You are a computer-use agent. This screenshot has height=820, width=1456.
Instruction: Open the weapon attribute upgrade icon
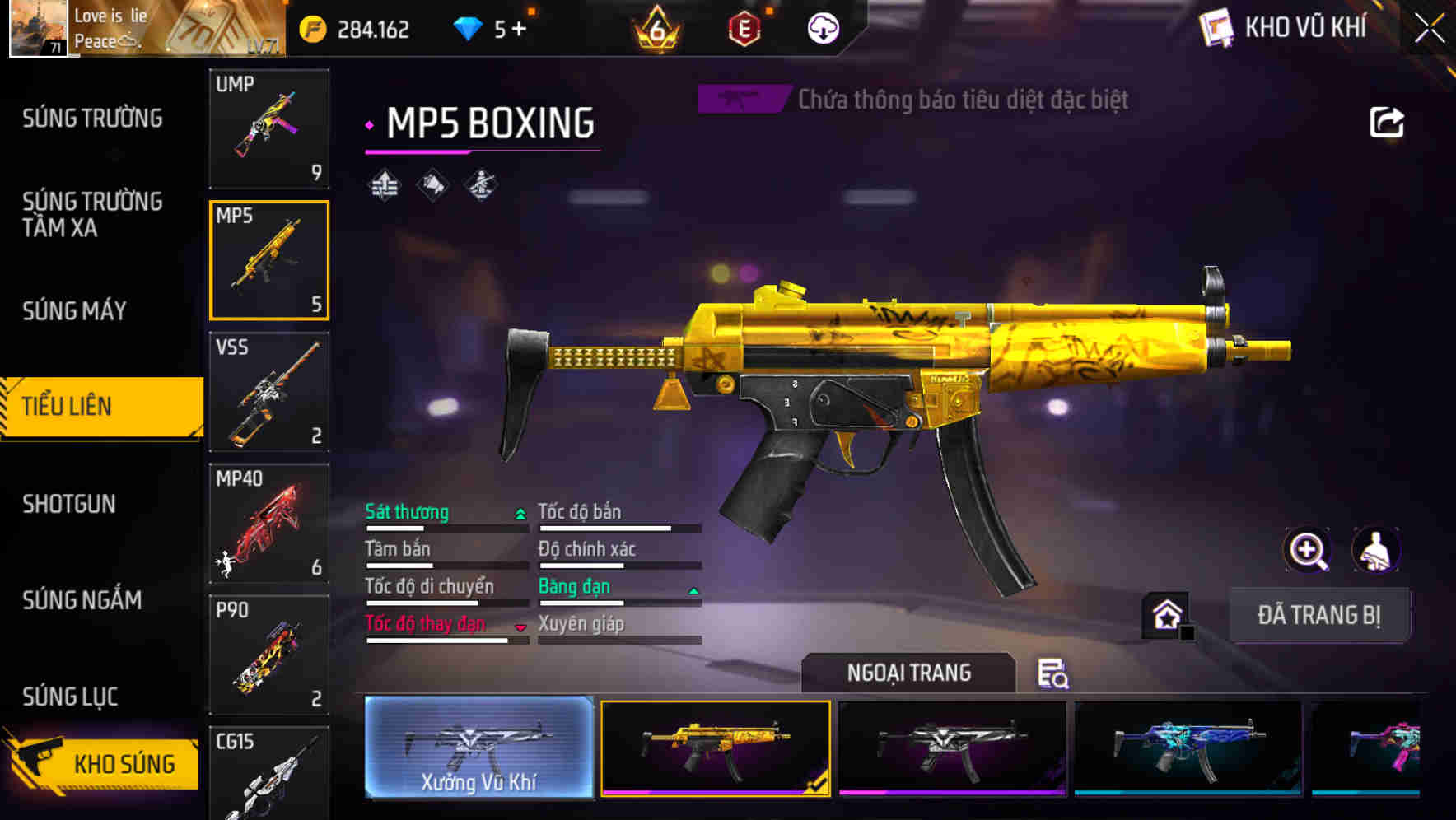(x=383, y=185)
